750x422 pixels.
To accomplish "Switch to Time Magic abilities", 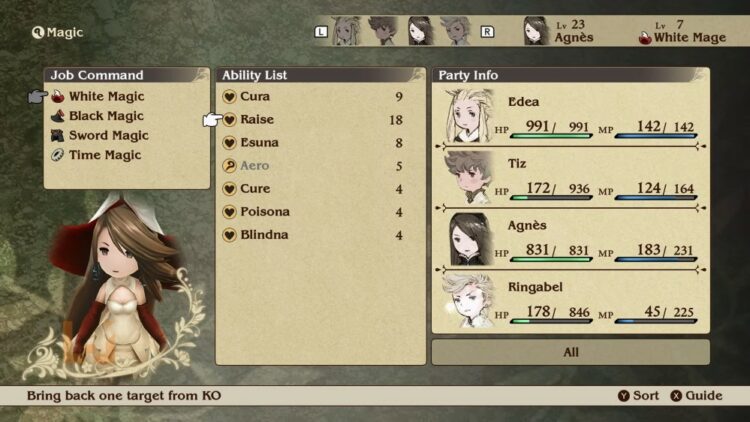I will [x=105, y=155].
